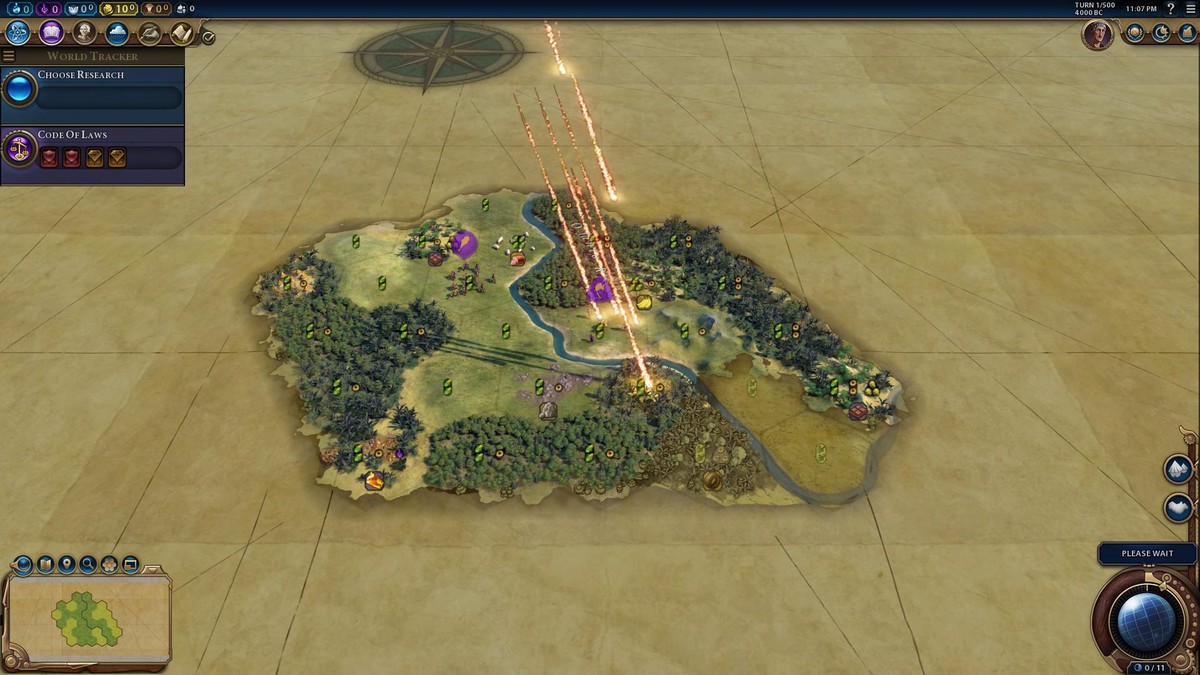The height and width of the screenshot is (675, 1200).
Task: Click the minimap island view
Action: 87,619
